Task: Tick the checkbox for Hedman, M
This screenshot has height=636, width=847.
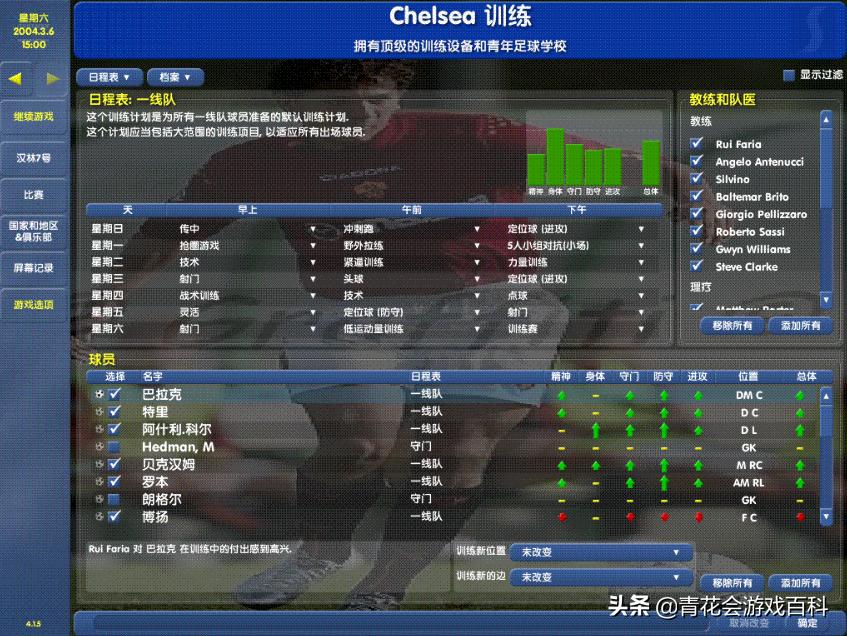Action: click(x=114, y=447)
